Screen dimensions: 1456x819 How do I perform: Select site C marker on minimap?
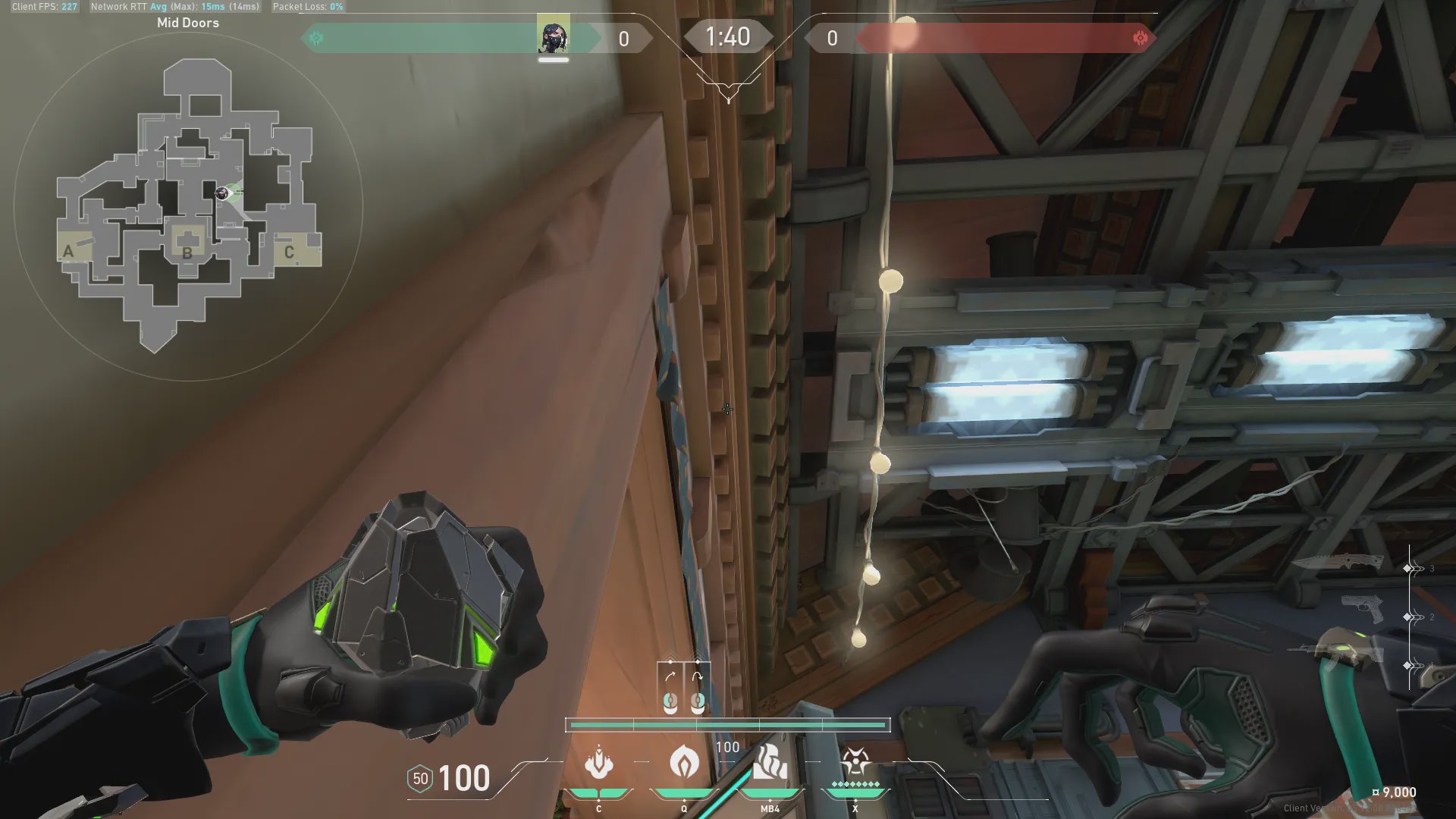tap(289, 252)
